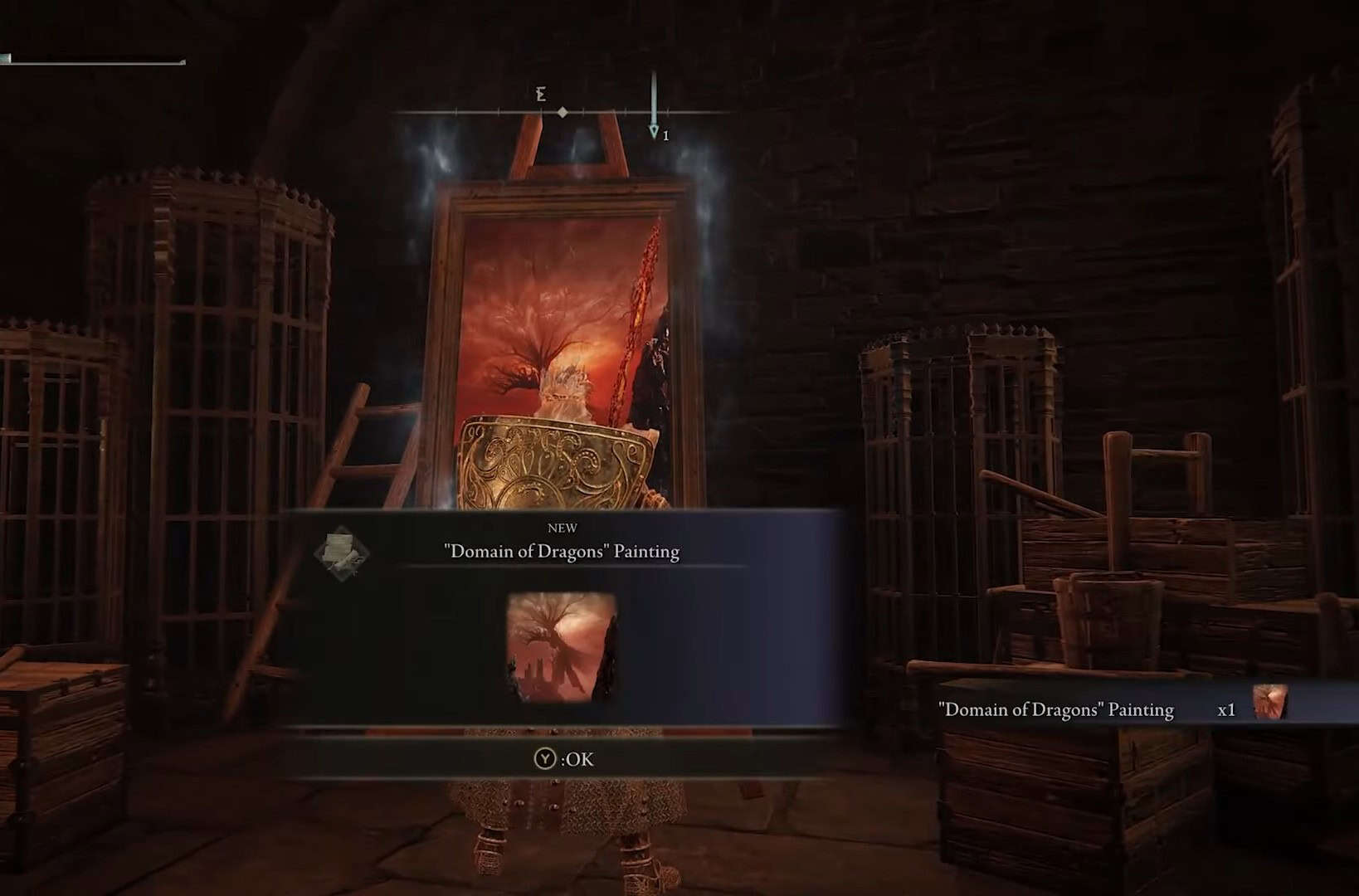Click the Y button glyph in the OK prompt

tap(547, 758)
